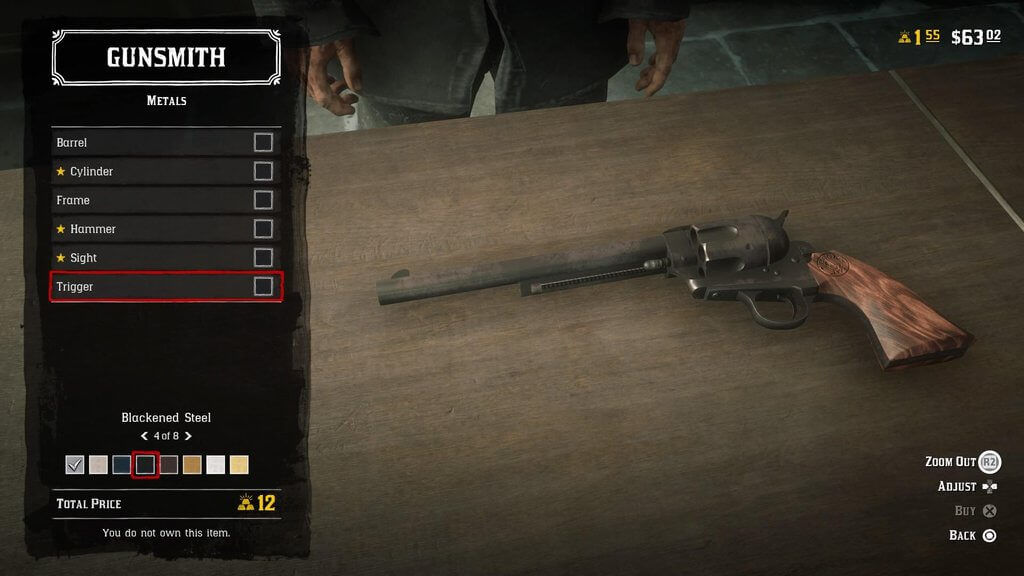The width and height of the screenshot is (1024, 576).
Task: Click the left arrow next to 4 of 8
Action: [144, 436]
